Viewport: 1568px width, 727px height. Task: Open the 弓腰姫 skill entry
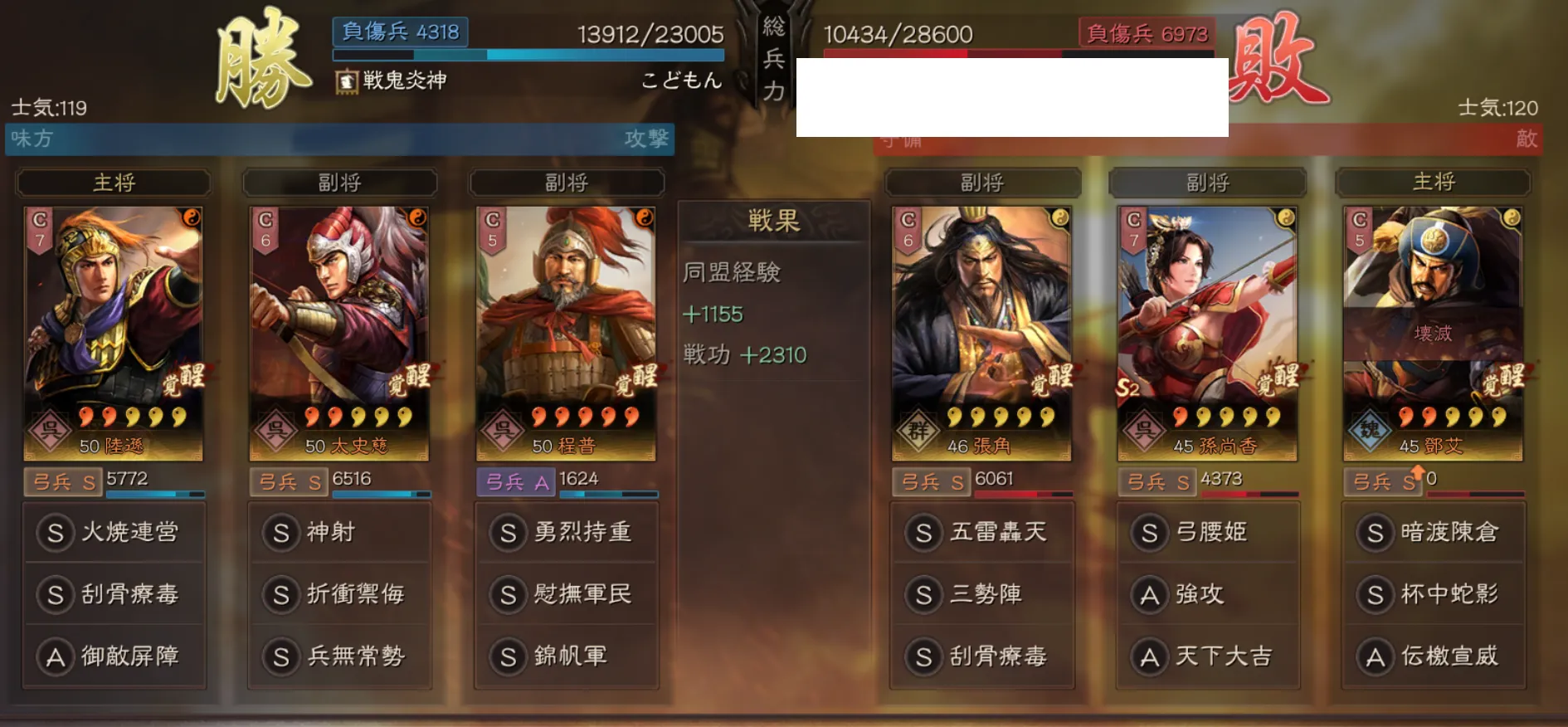1208,532
